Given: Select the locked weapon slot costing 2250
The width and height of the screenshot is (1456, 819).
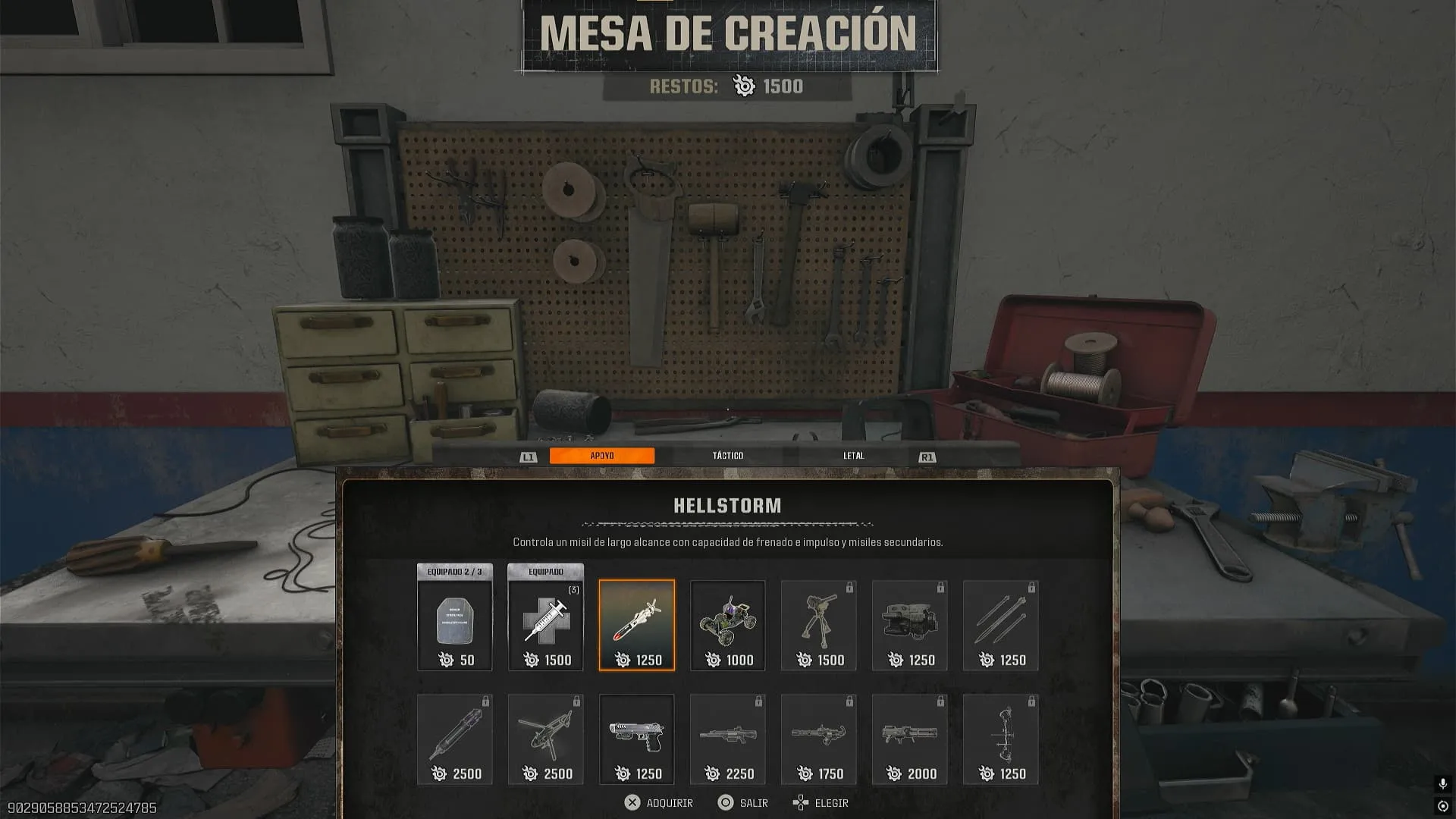Looking at the screenshot, I should click(x=728, y=739).
